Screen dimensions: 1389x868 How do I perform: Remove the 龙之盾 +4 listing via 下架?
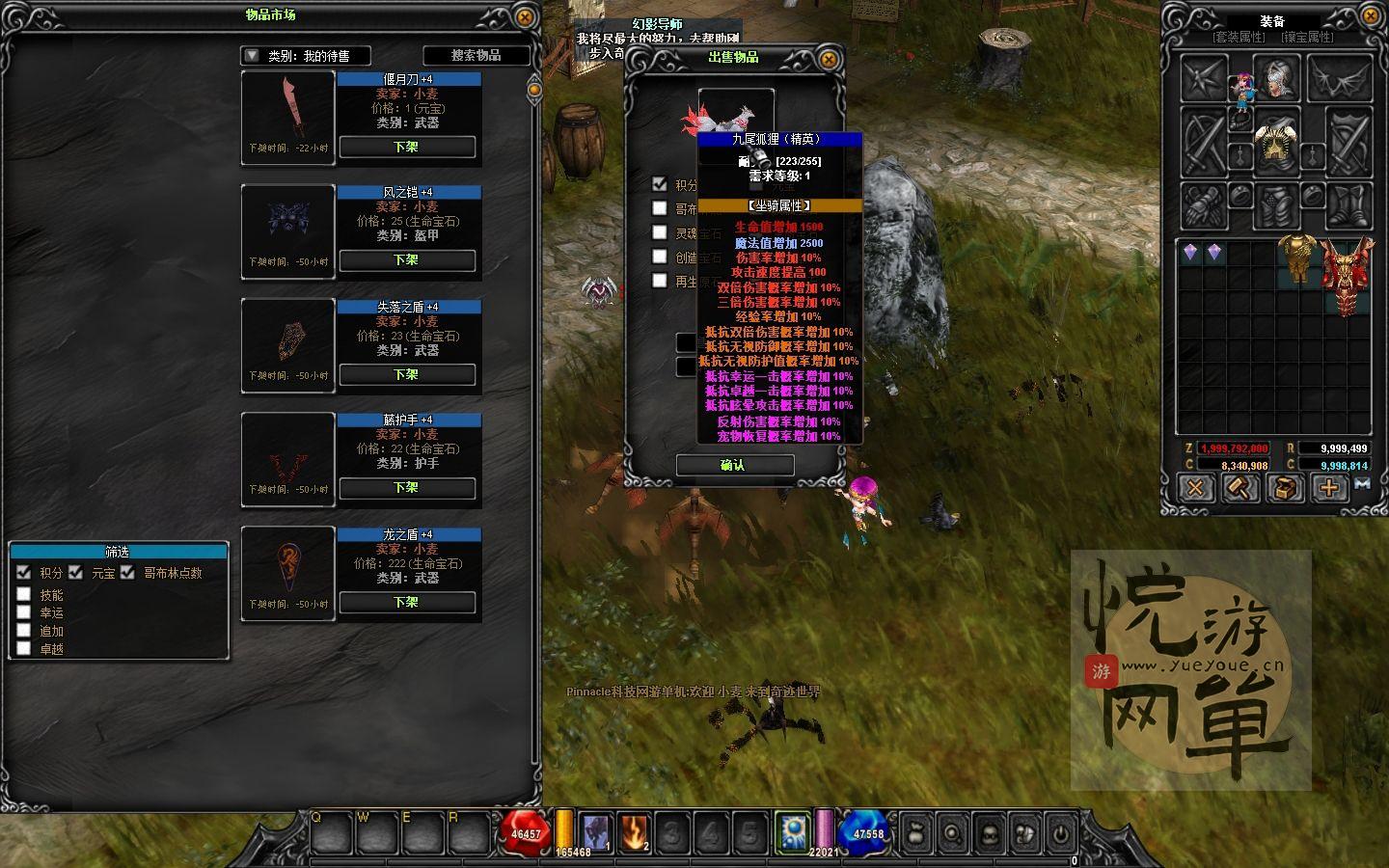tap(406, 603)
